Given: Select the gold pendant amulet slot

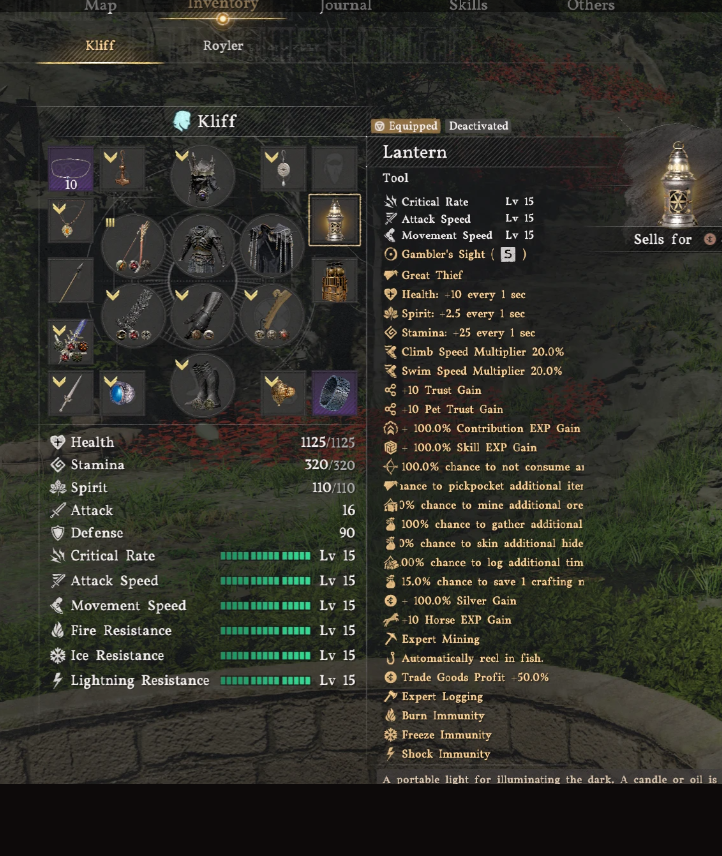Looking at the screenshot, I should 70,221.
